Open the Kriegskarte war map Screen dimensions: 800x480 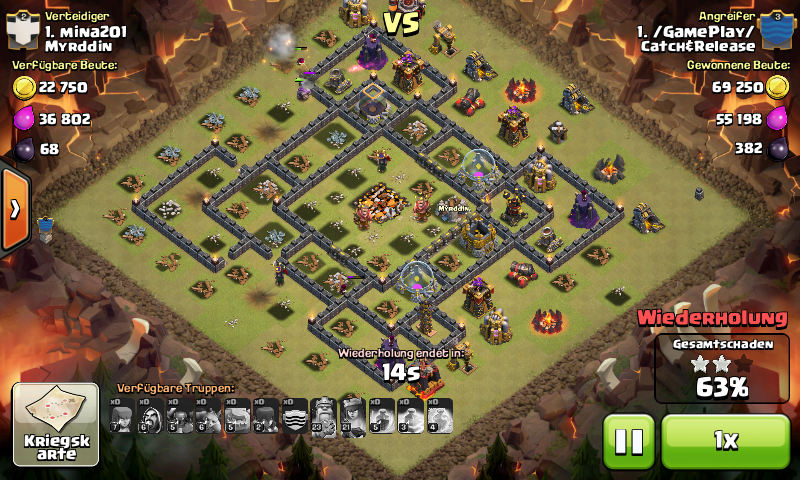click(x=55, y=424)
